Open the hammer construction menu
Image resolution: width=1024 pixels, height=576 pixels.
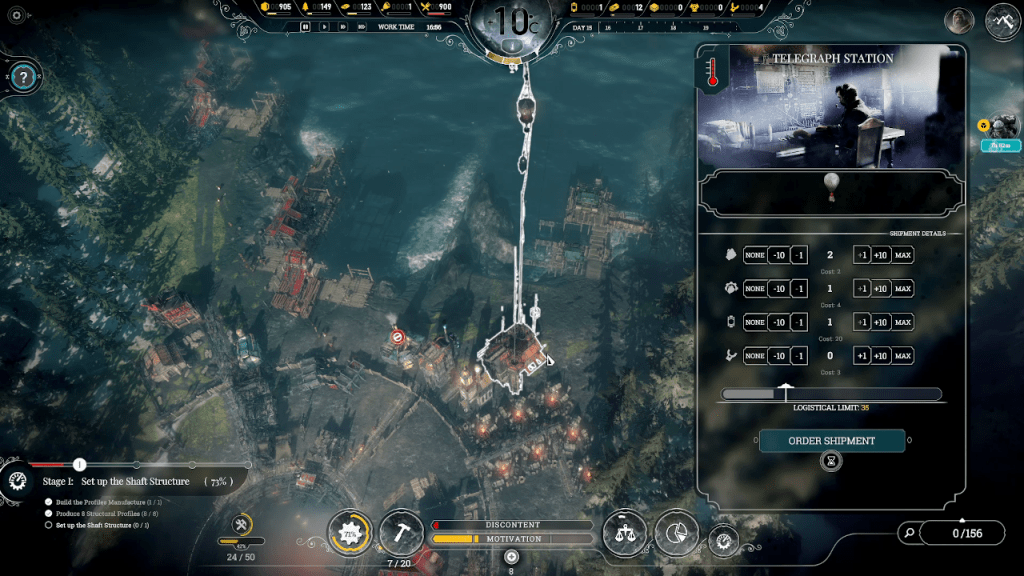[400, 533]
